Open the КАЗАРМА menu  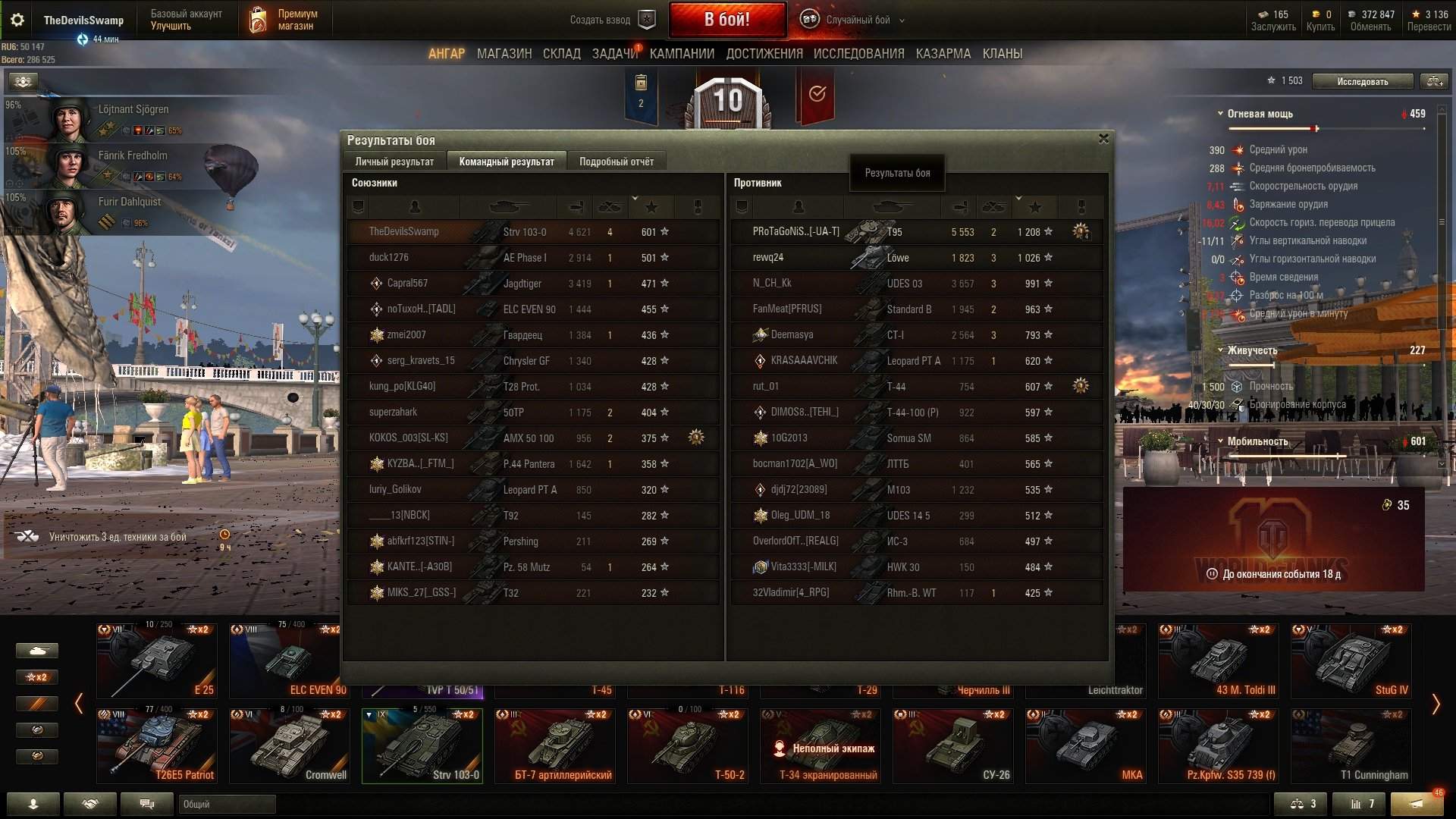point(943,54)
